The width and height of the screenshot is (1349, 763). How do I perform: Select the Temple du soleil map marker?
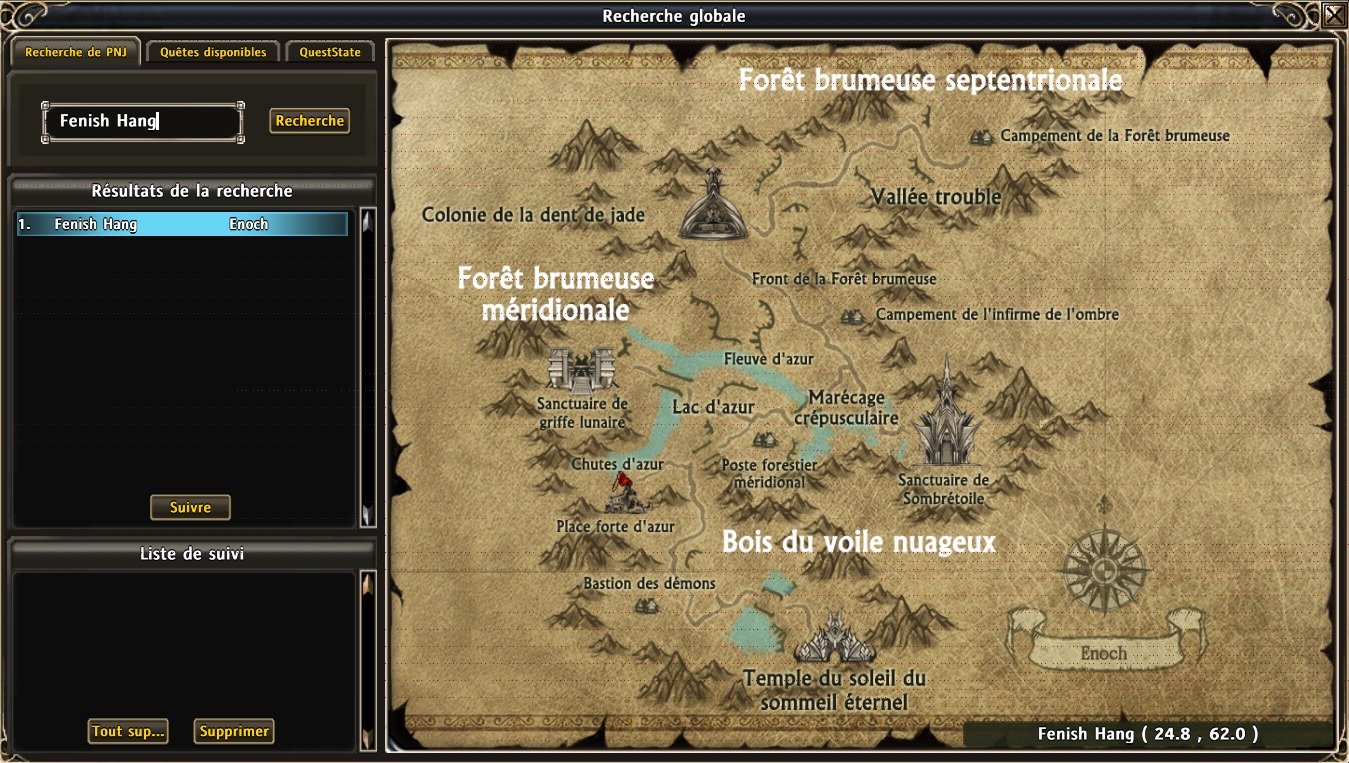pyautogui.click(x=835, y=639)
